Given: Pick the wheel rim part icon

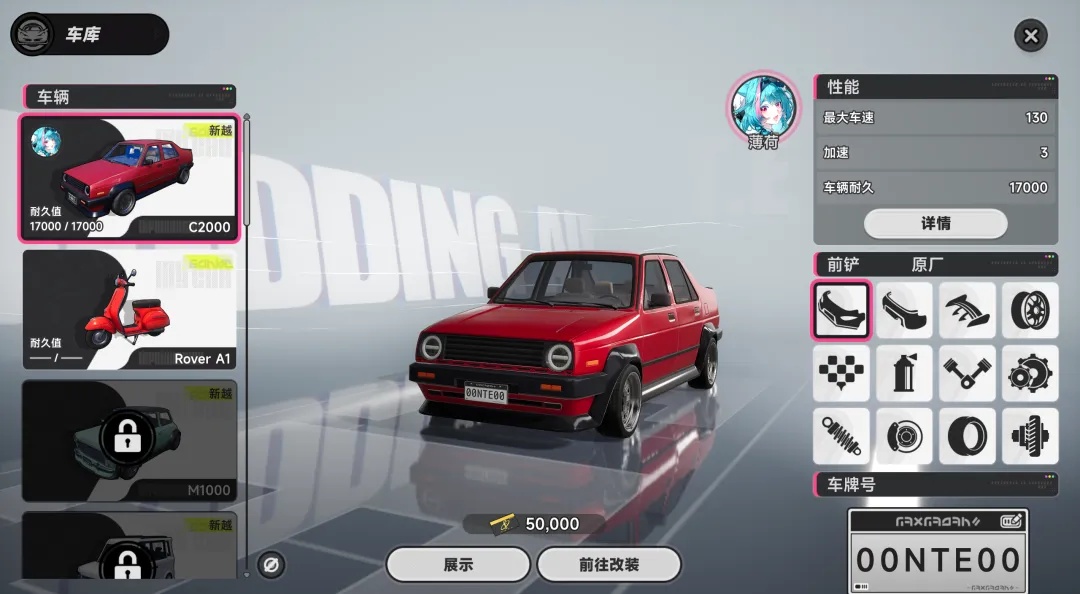Looking at the screenshot, I should 1029,311.
